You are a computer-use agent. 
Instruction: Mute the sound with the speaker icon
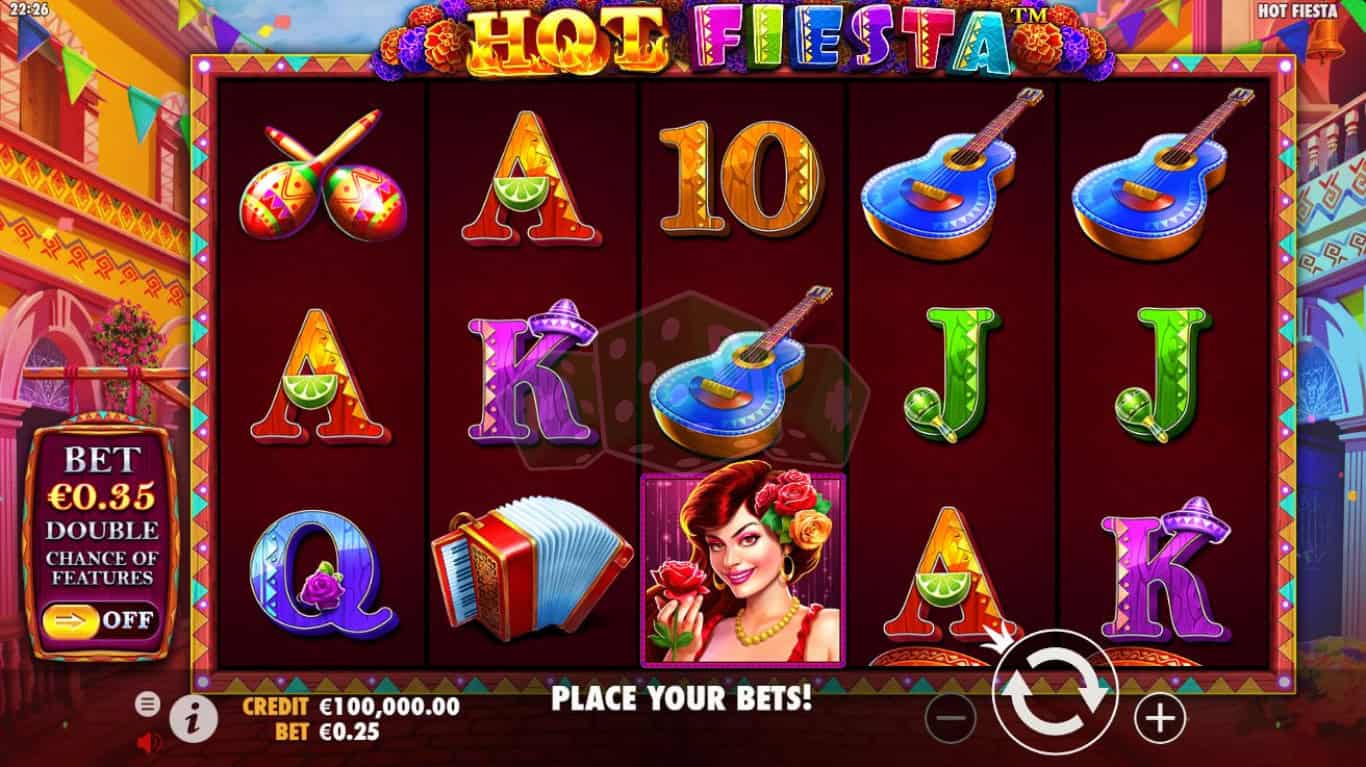(148, 742)
